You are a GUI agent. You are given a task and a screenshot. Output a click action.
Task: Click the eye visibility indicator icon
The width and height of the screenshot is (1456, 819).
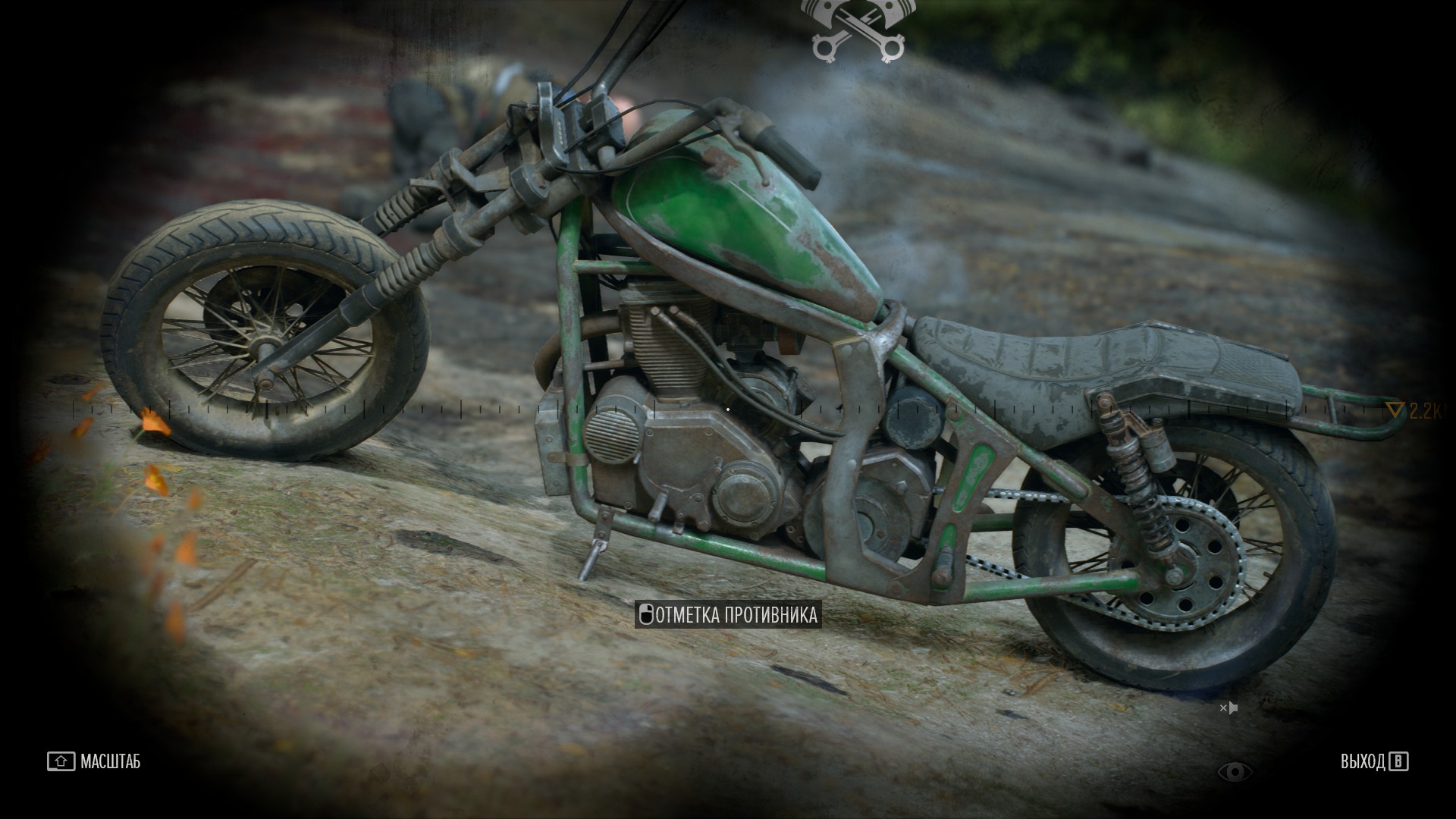point(1235,772)
